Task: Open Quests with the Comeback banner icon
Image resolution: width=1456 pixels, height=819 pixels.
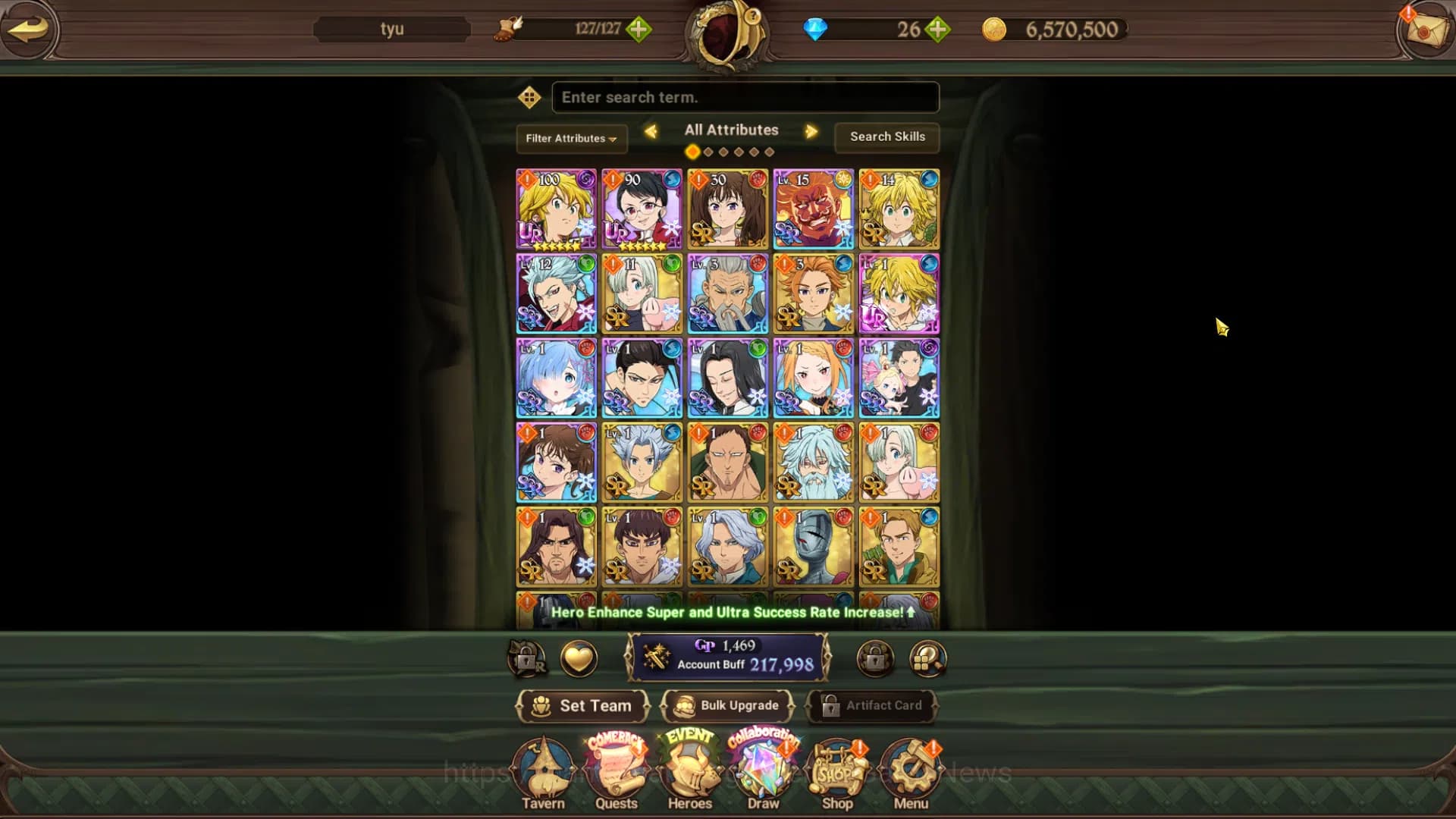Action: pos(617,768)
